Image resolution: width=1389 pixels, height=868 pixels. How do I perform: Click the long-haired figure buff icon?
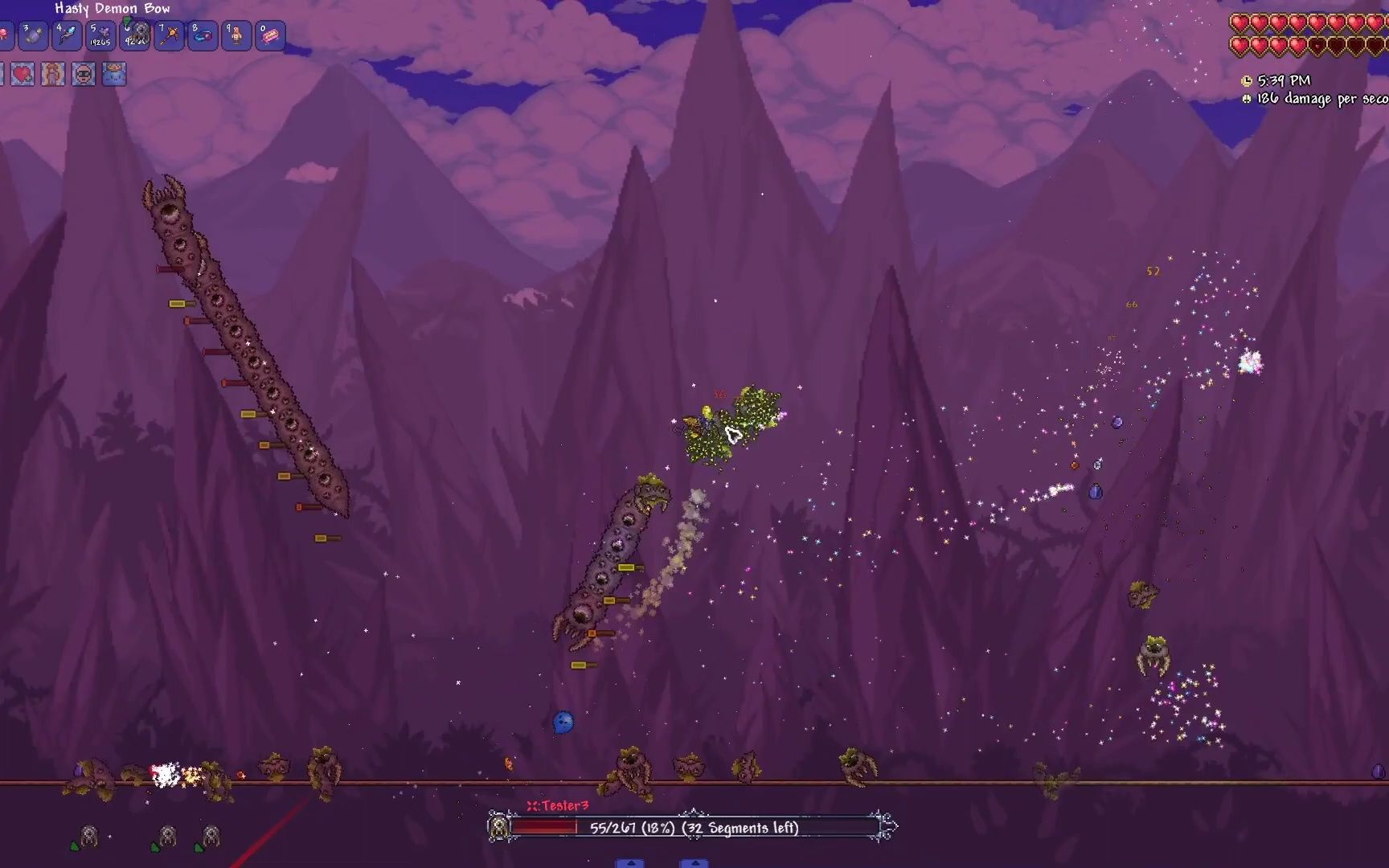[x=53, y=75]
